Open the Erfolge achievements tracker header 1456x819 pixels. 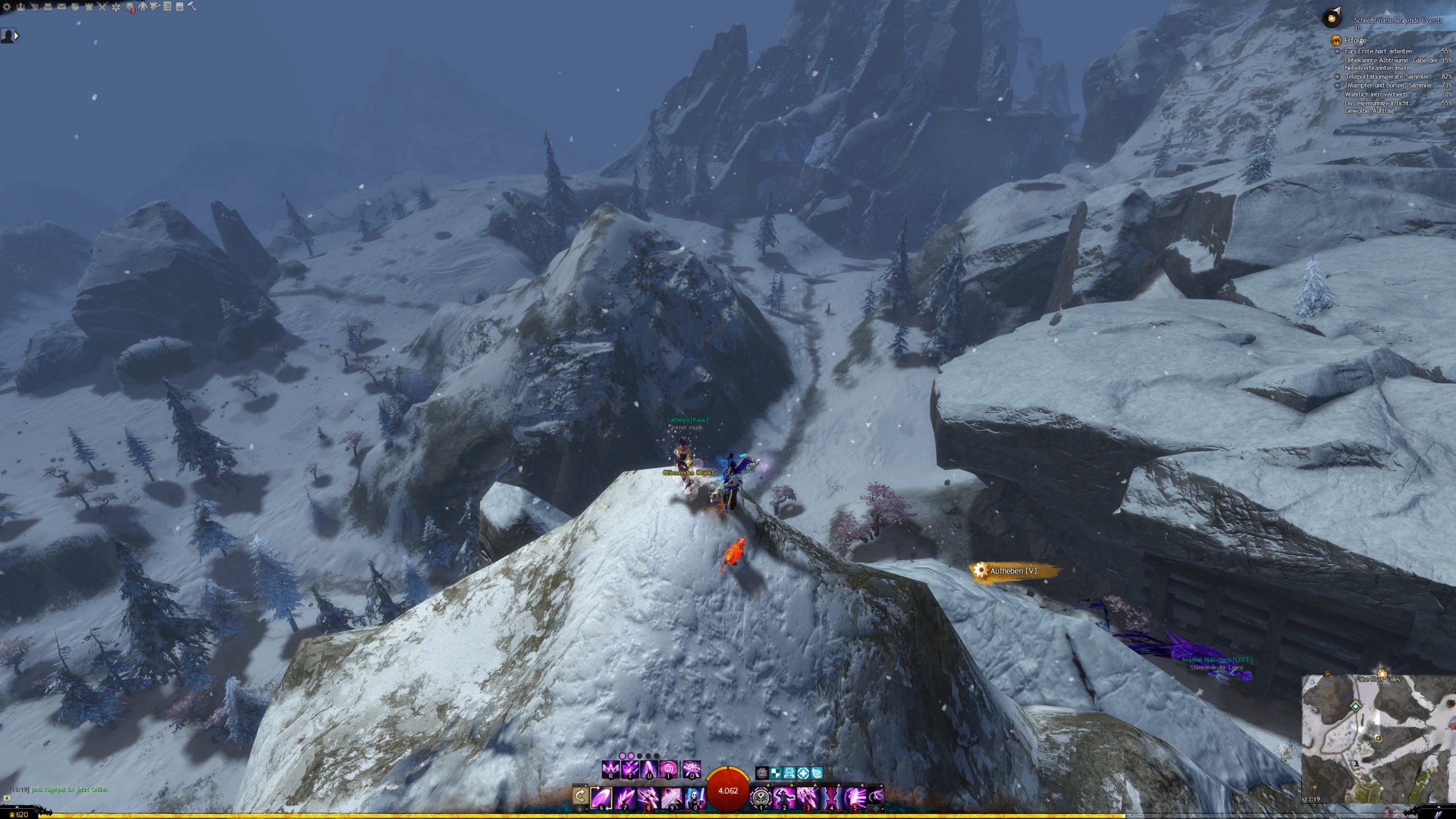1355,40
